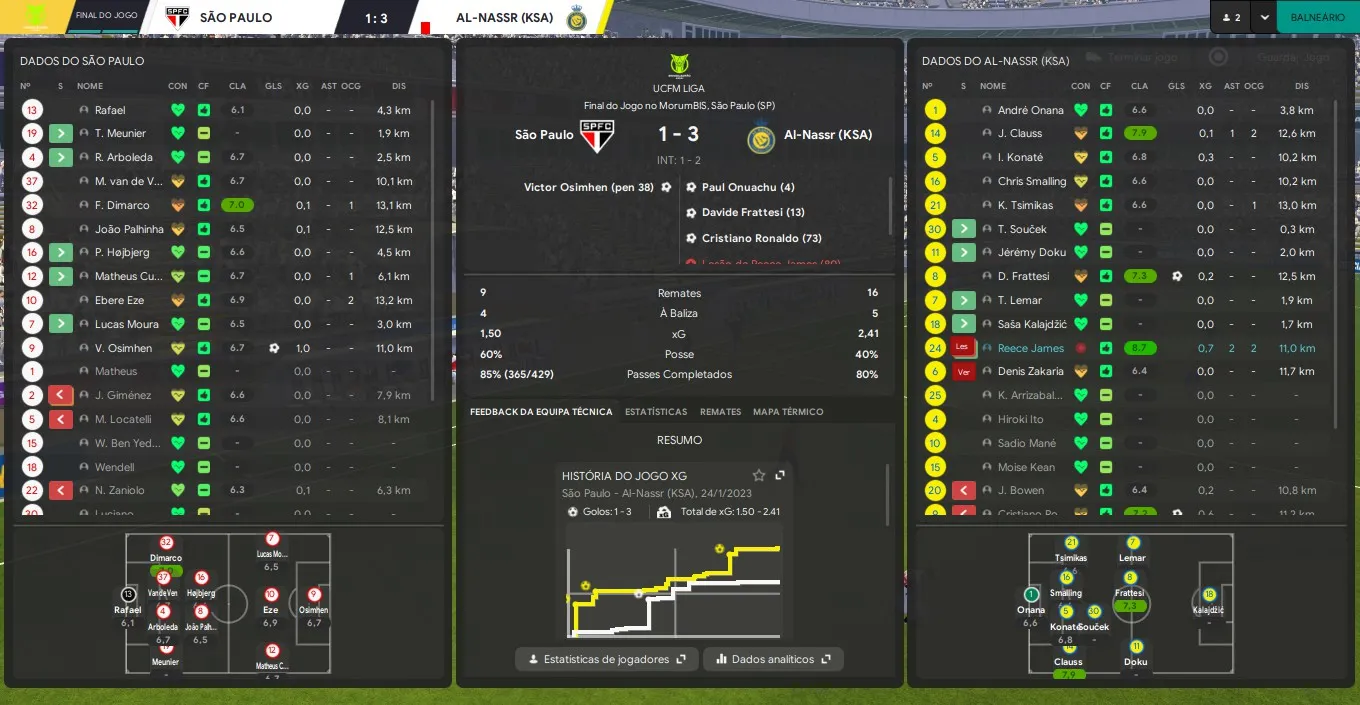This screenshot has height=705, width=1360.
Task: Open the Remates tab
Action: (720, 412)
